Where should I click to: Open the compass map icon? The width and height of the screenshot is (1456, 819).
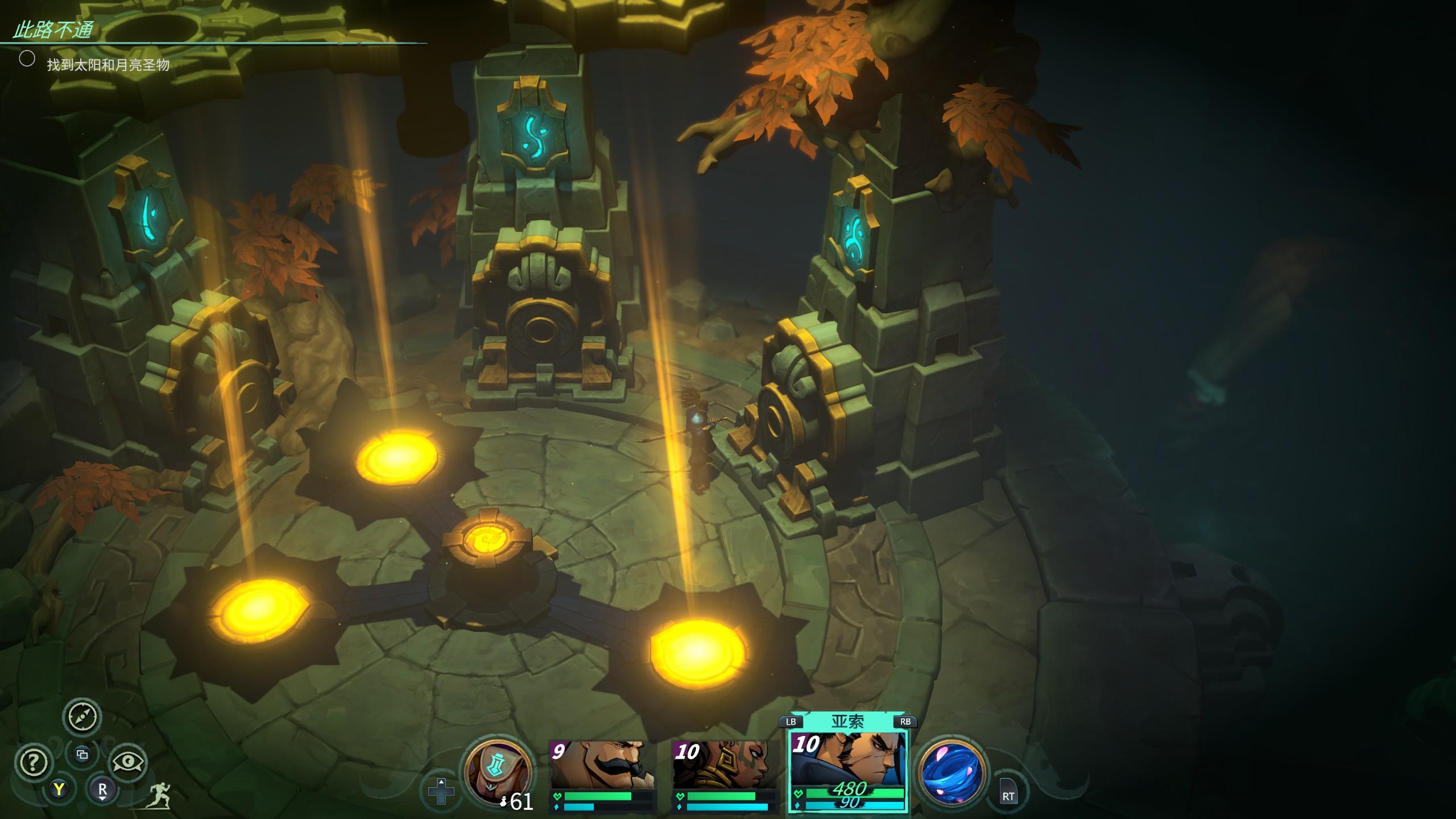click(x=82, y=717)
